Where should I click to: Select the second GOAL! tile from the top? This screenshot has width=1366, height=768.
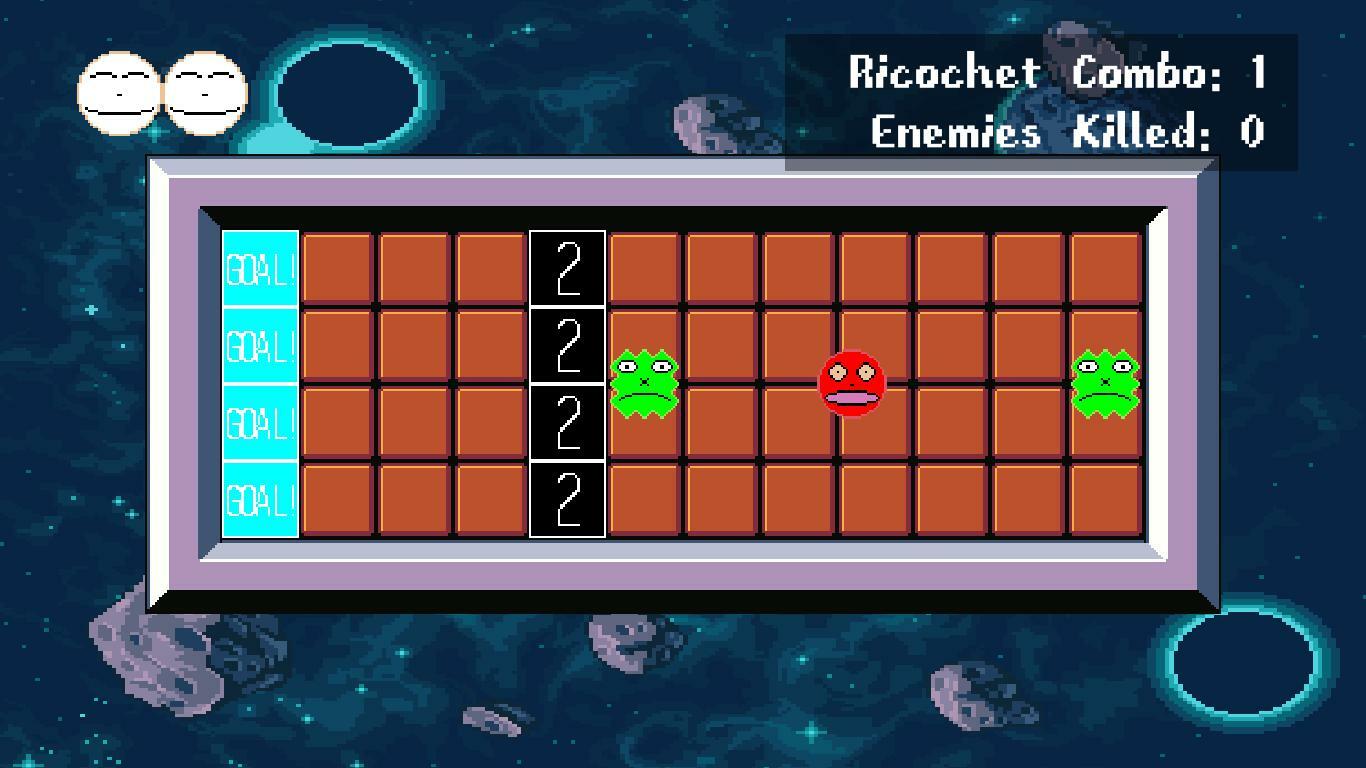coord(259,343)
